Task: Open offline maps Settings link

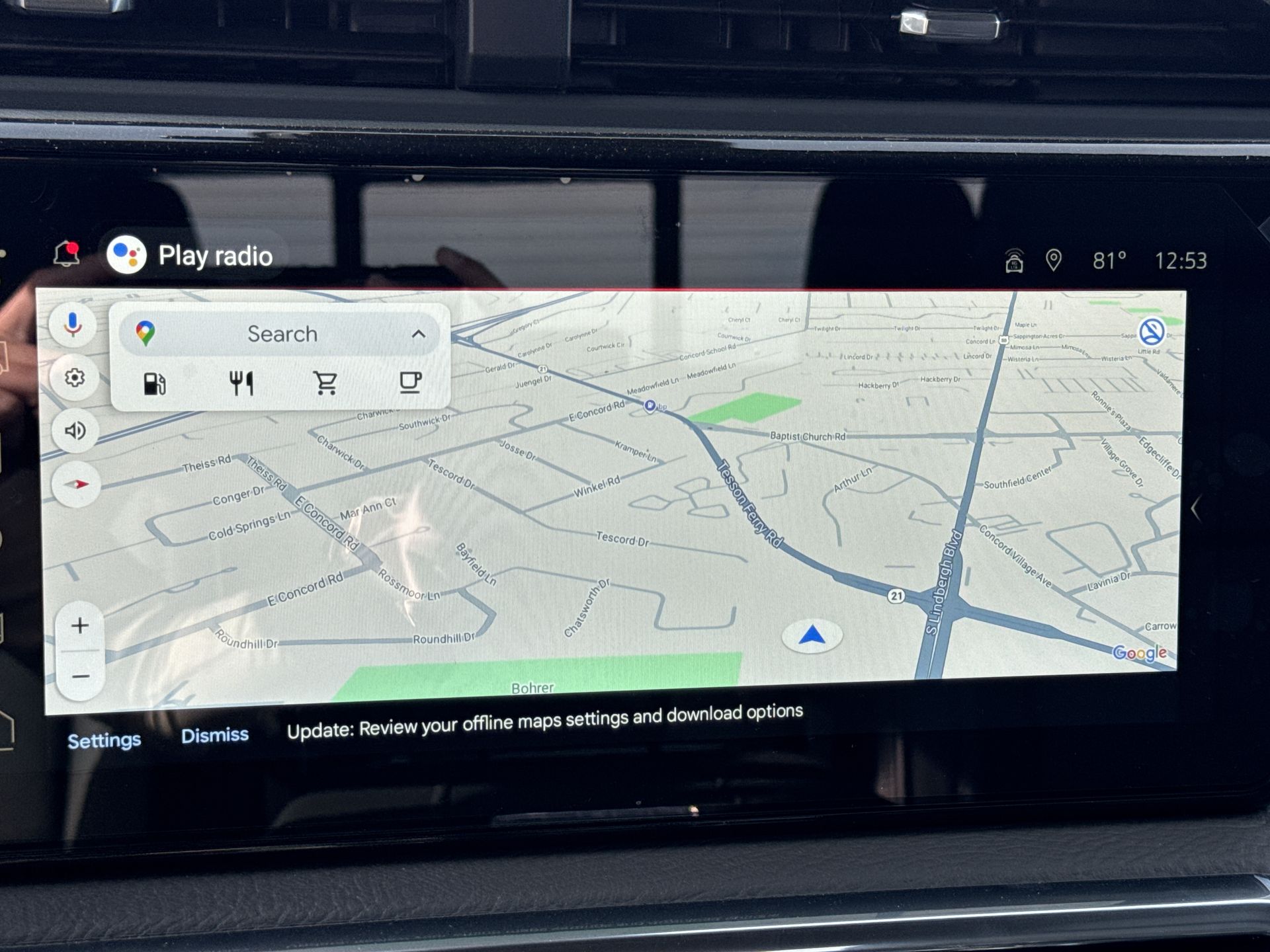Action: click(x=104, y=740)
